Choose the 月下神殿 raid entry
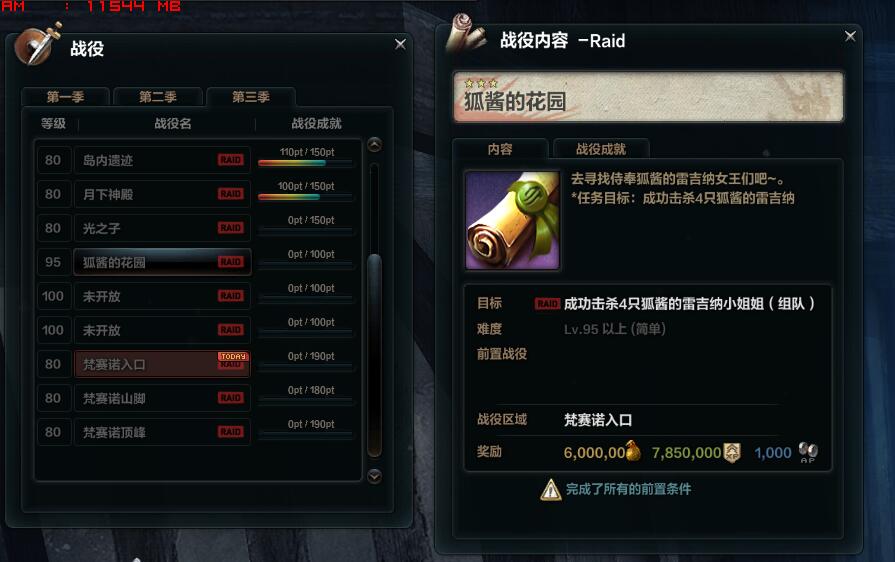This screenshot has height=562, width=895. (162, 194)
